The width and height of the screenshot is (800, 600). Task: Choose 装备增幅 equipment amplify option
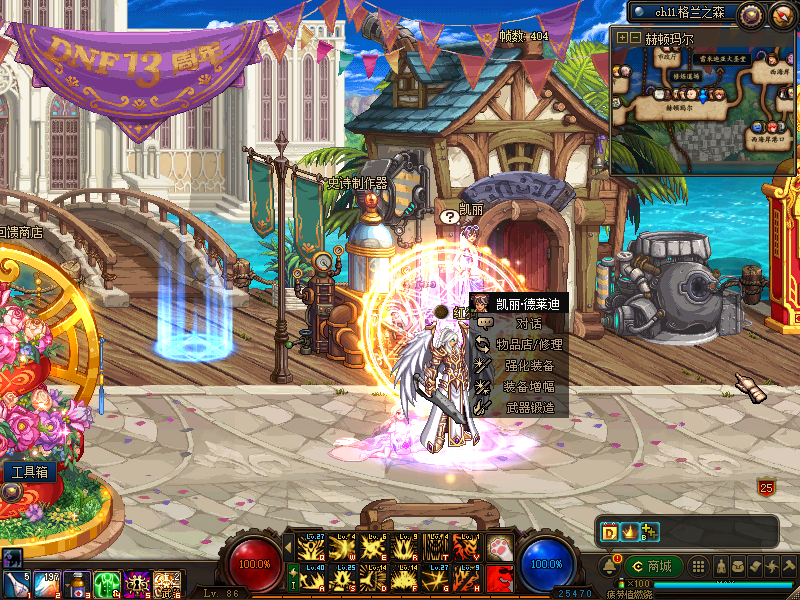(x=529, y=387)
